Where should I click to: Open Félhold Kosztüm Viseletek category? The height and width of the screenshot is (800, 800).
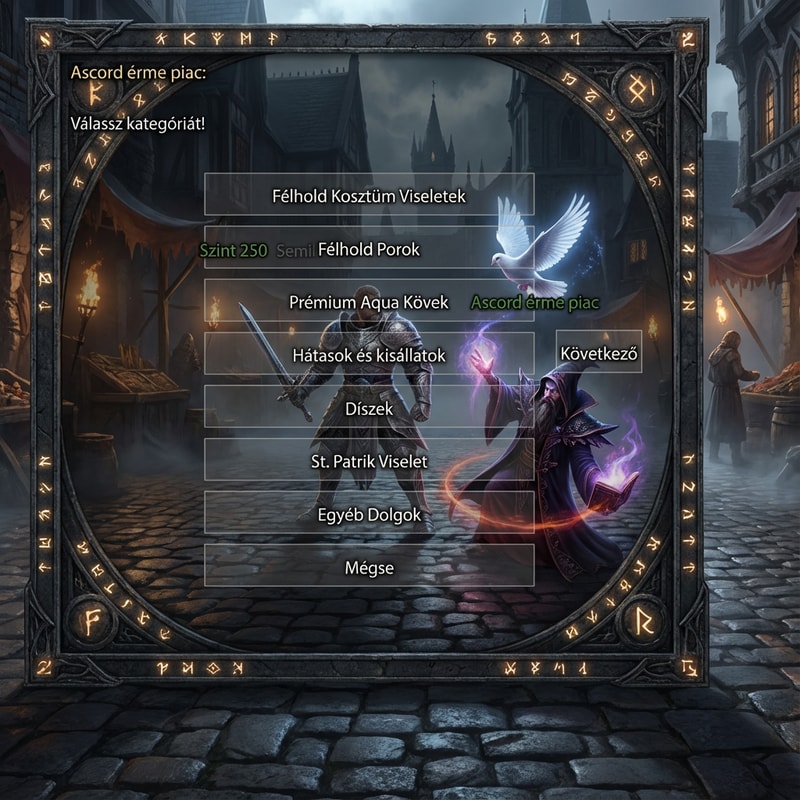click(x=369, y=195)
